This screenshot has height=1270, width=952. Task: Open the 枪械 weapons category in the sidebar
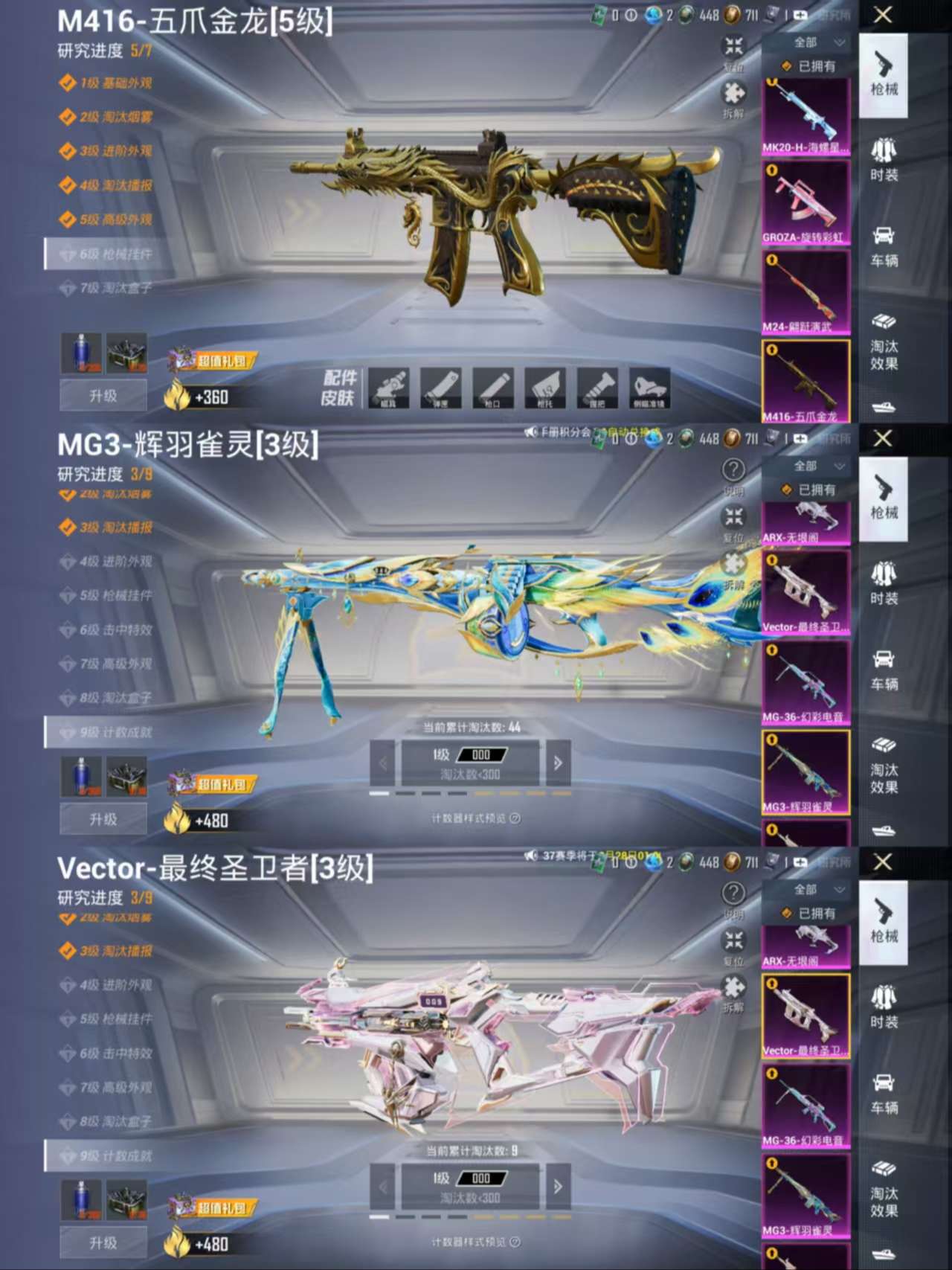click(884, 80)
